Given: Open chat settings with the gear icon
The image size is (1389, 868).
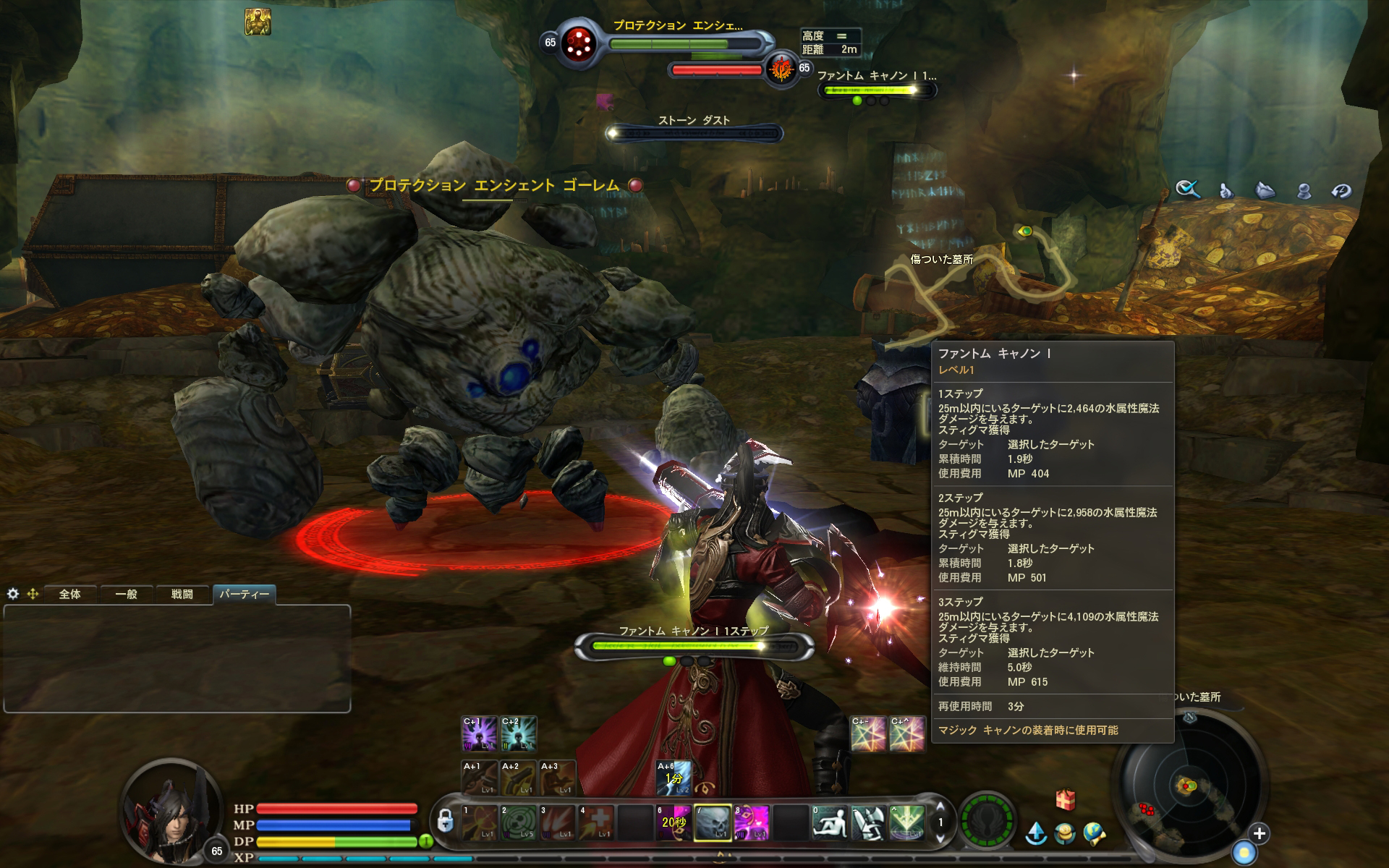Looking at the screenshot, I should click(12, 594).
